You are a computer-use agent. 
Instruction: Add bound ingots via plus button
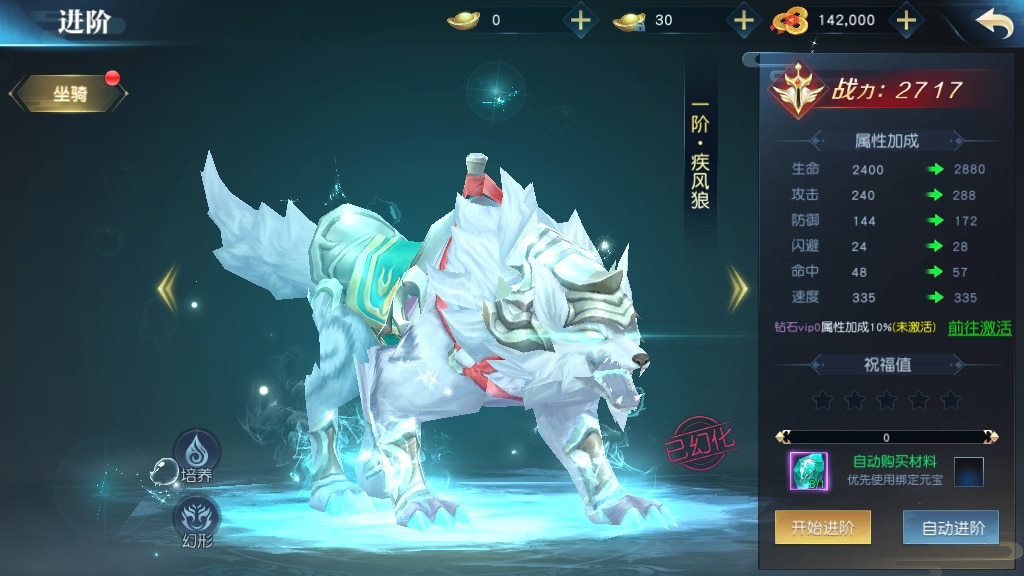pyautogui.click(x=743, y=20)
